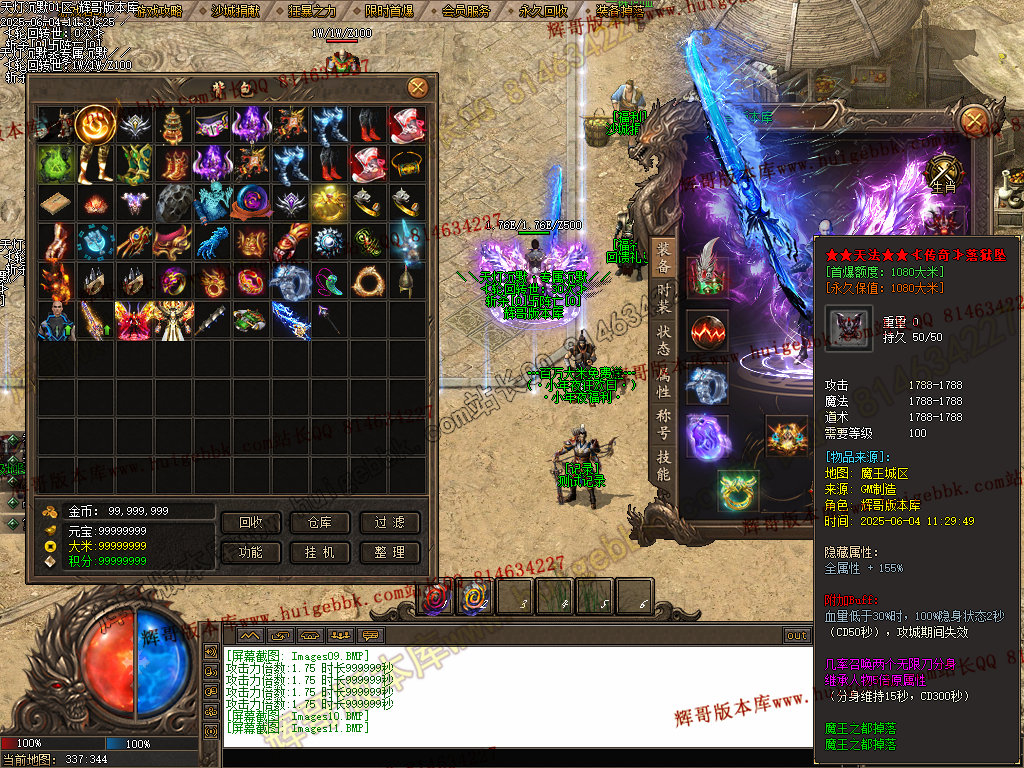This screenshot has height=768, width=1024.
Task: Switch to the 称号 title tab
Action: (x=664, y=419)
